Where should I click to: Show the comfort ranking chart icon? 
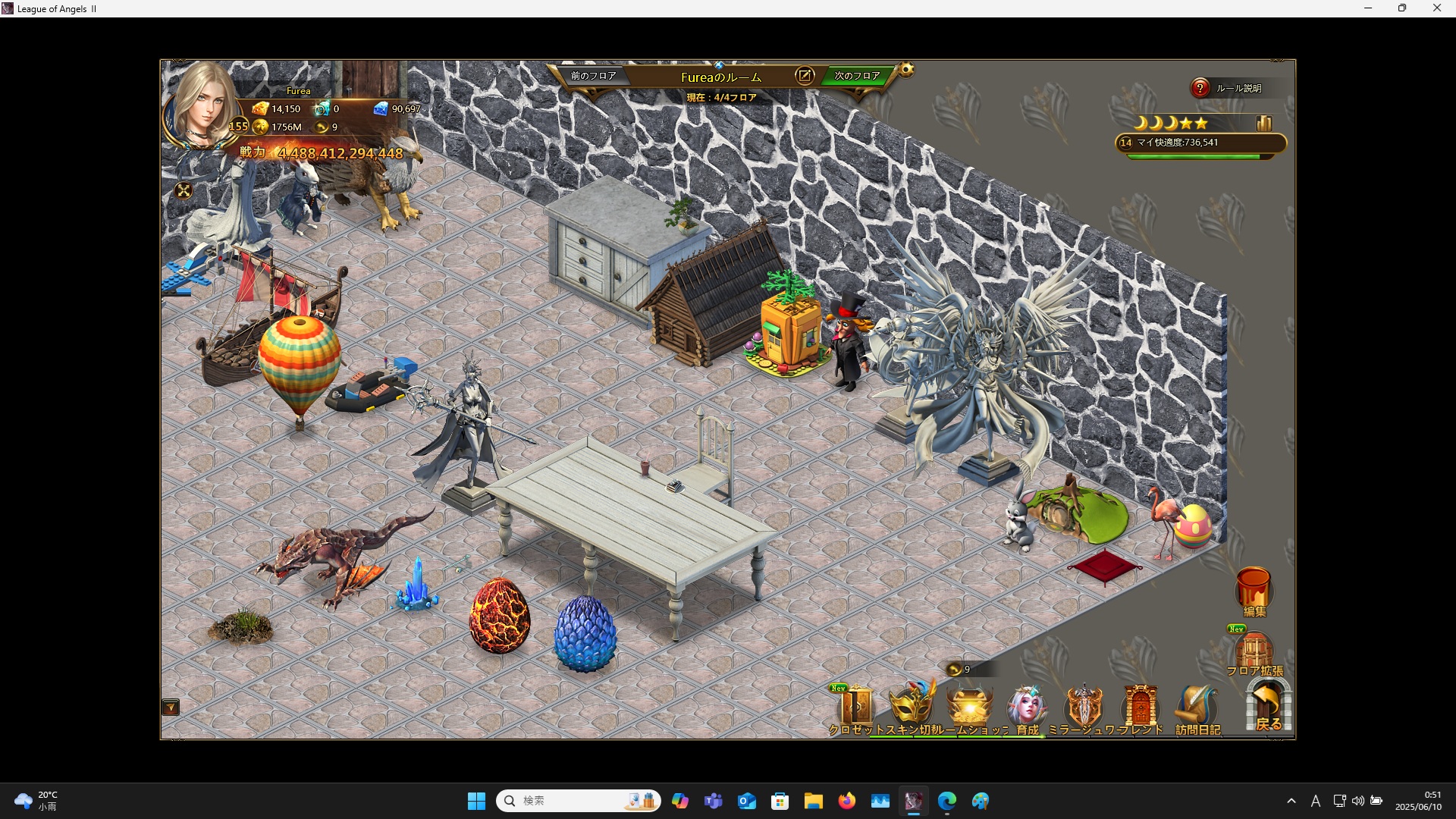(x=1263, y=124)
